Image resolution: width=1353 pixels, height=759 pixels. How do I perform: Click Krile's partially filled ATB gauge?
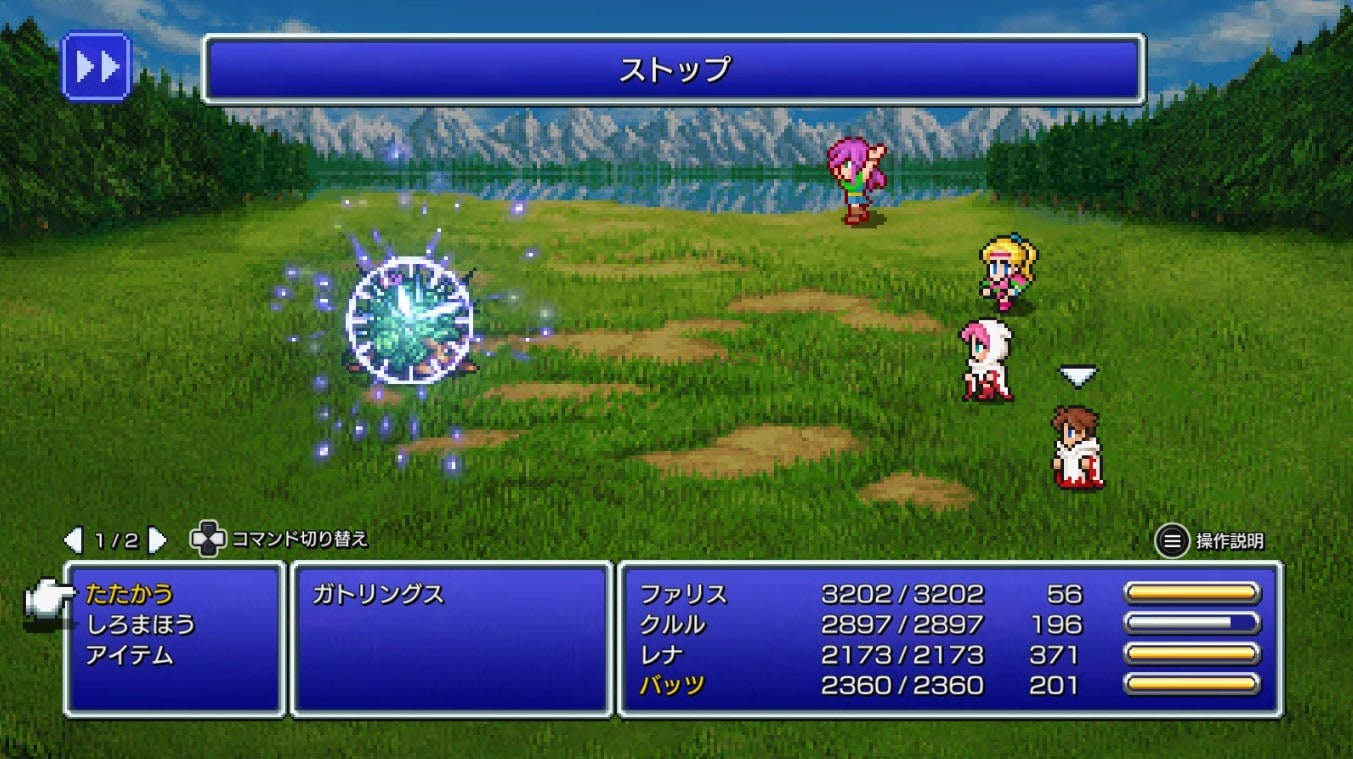point(1190,624)
